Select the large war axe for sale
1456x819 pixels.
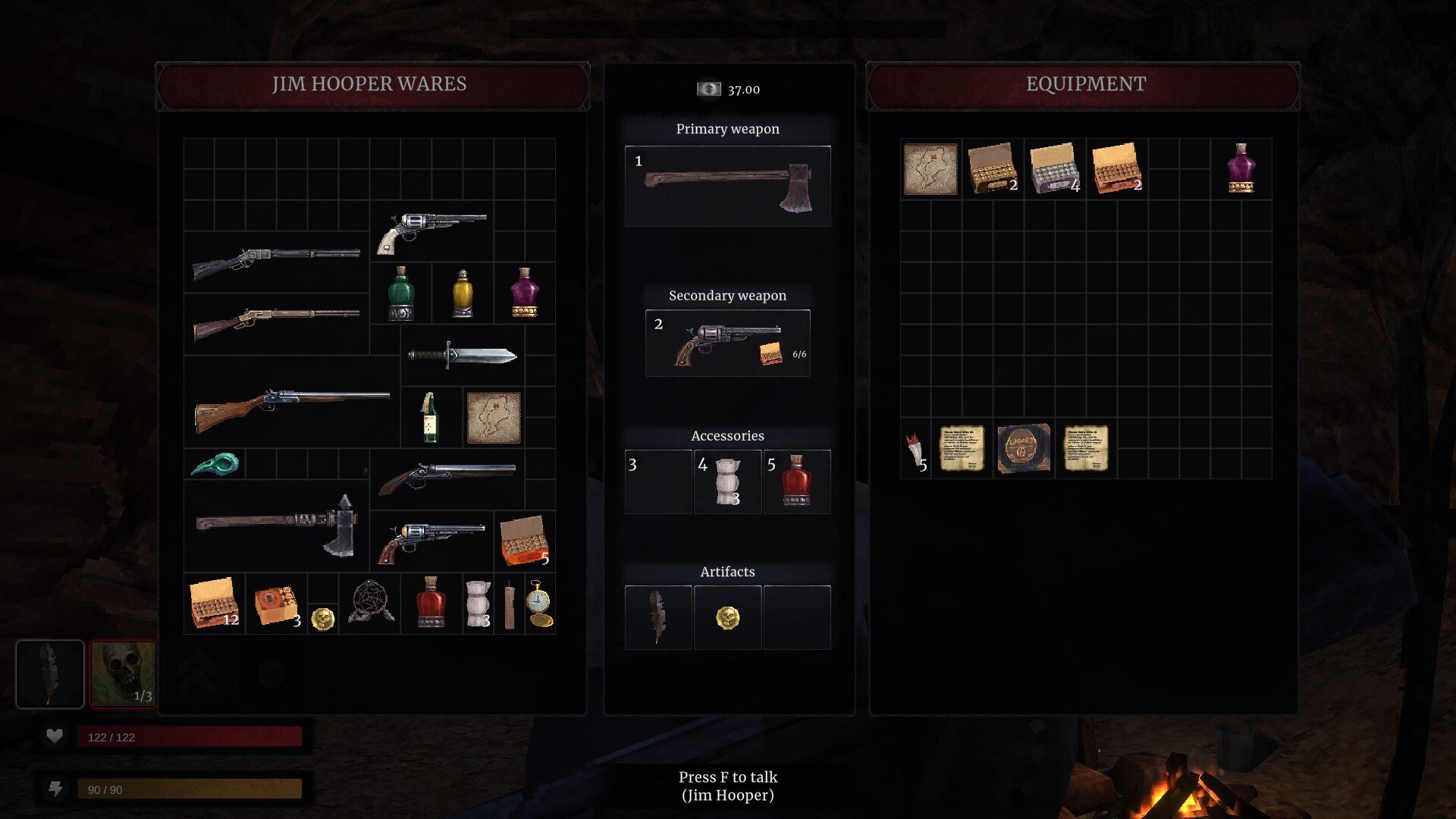(x=277, y=525)
